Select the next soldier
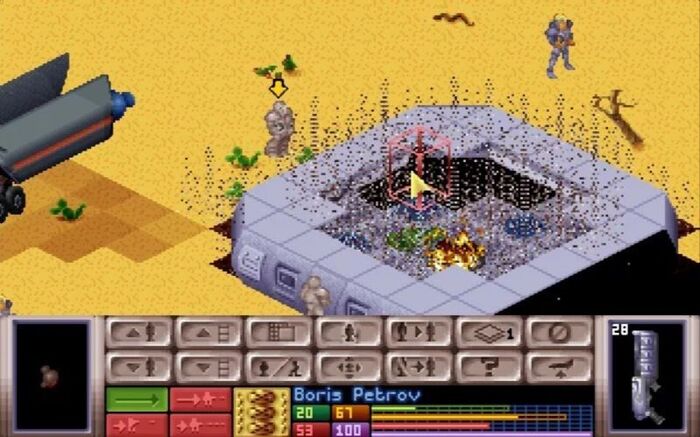 click(417, 333)
